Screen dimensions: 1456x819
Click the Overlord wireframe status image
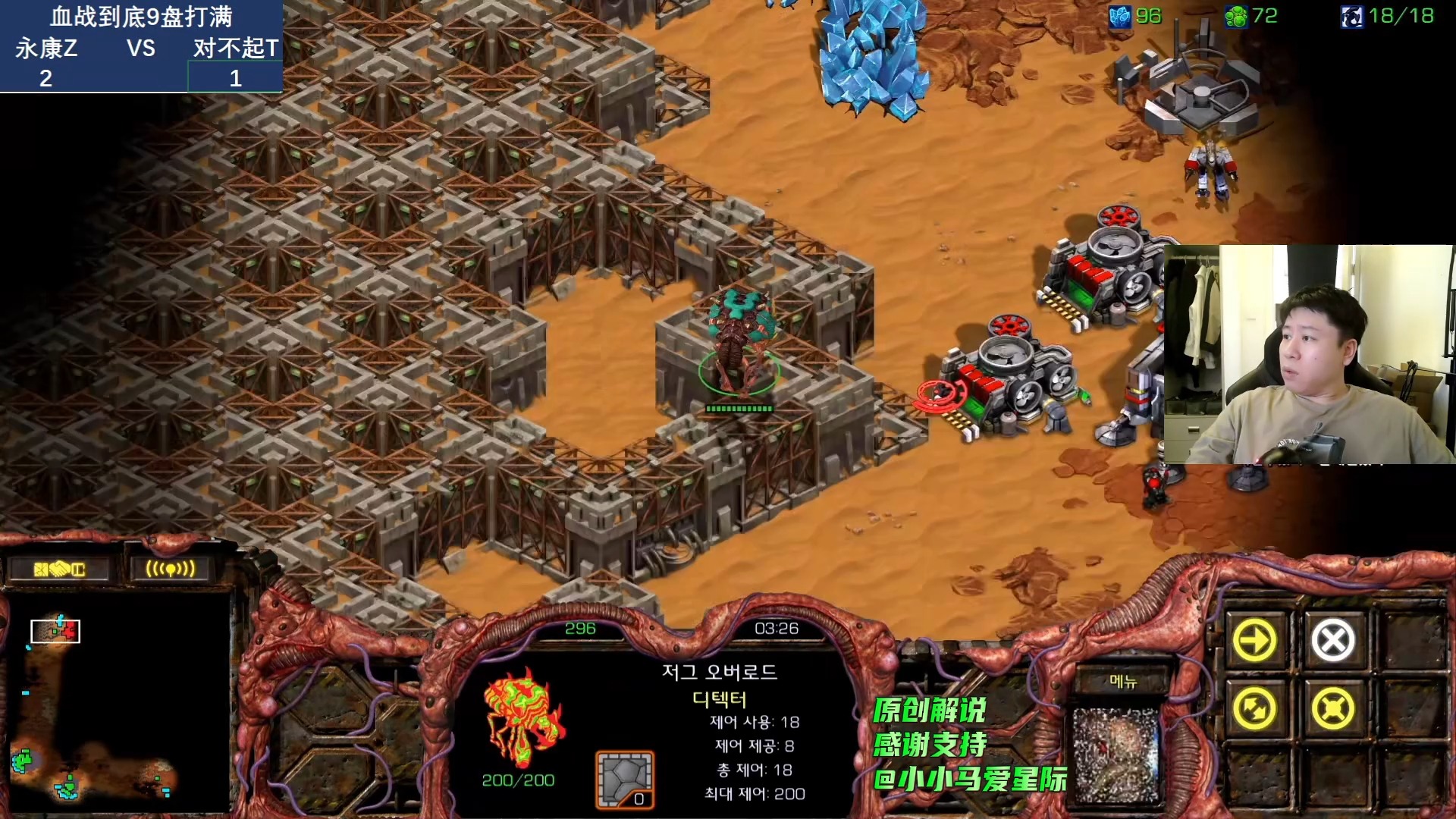tap(523, 717)
